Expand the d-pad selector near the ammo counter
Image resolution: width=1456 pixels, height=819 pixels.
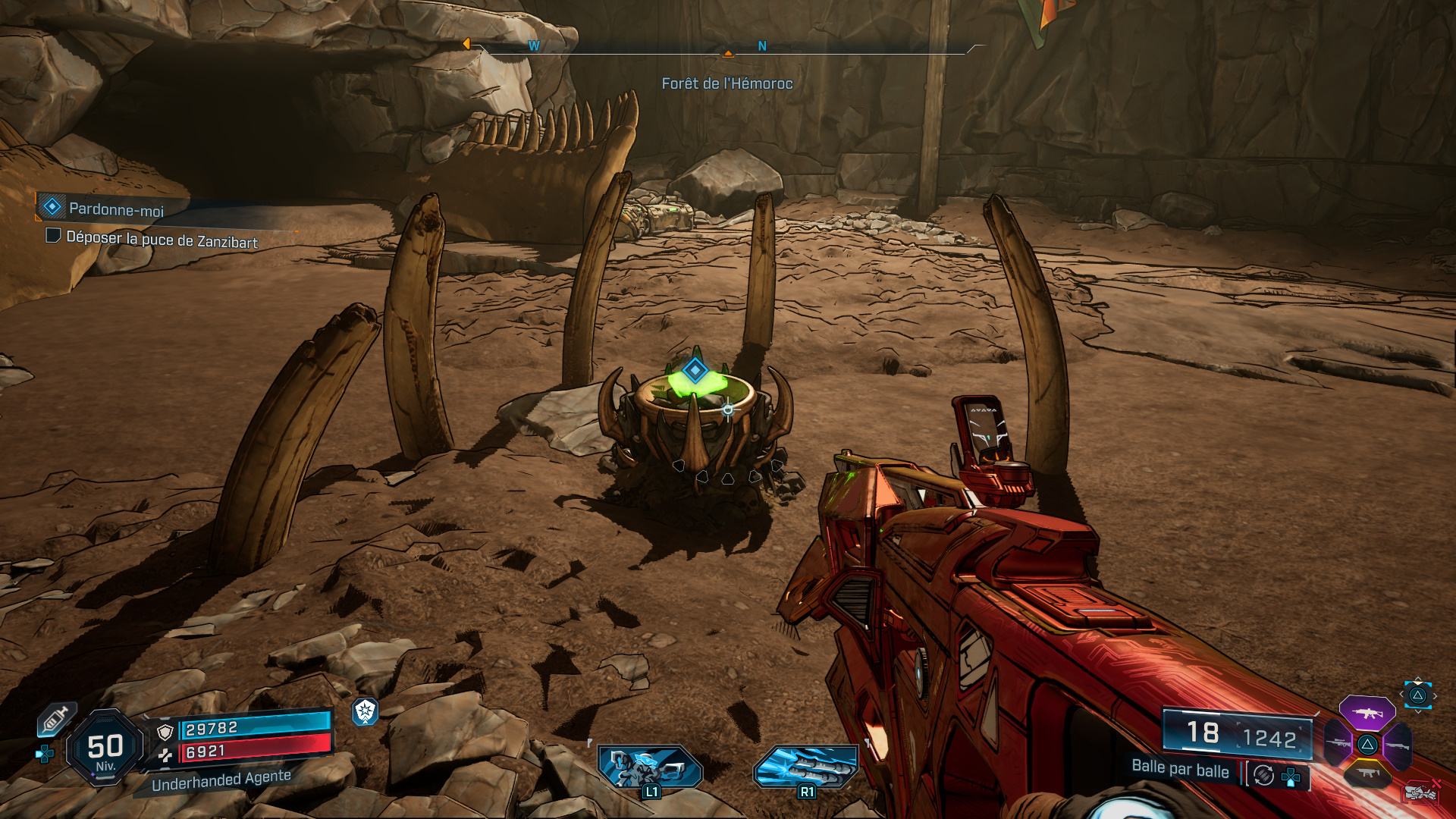click(x=1291, y=776)
